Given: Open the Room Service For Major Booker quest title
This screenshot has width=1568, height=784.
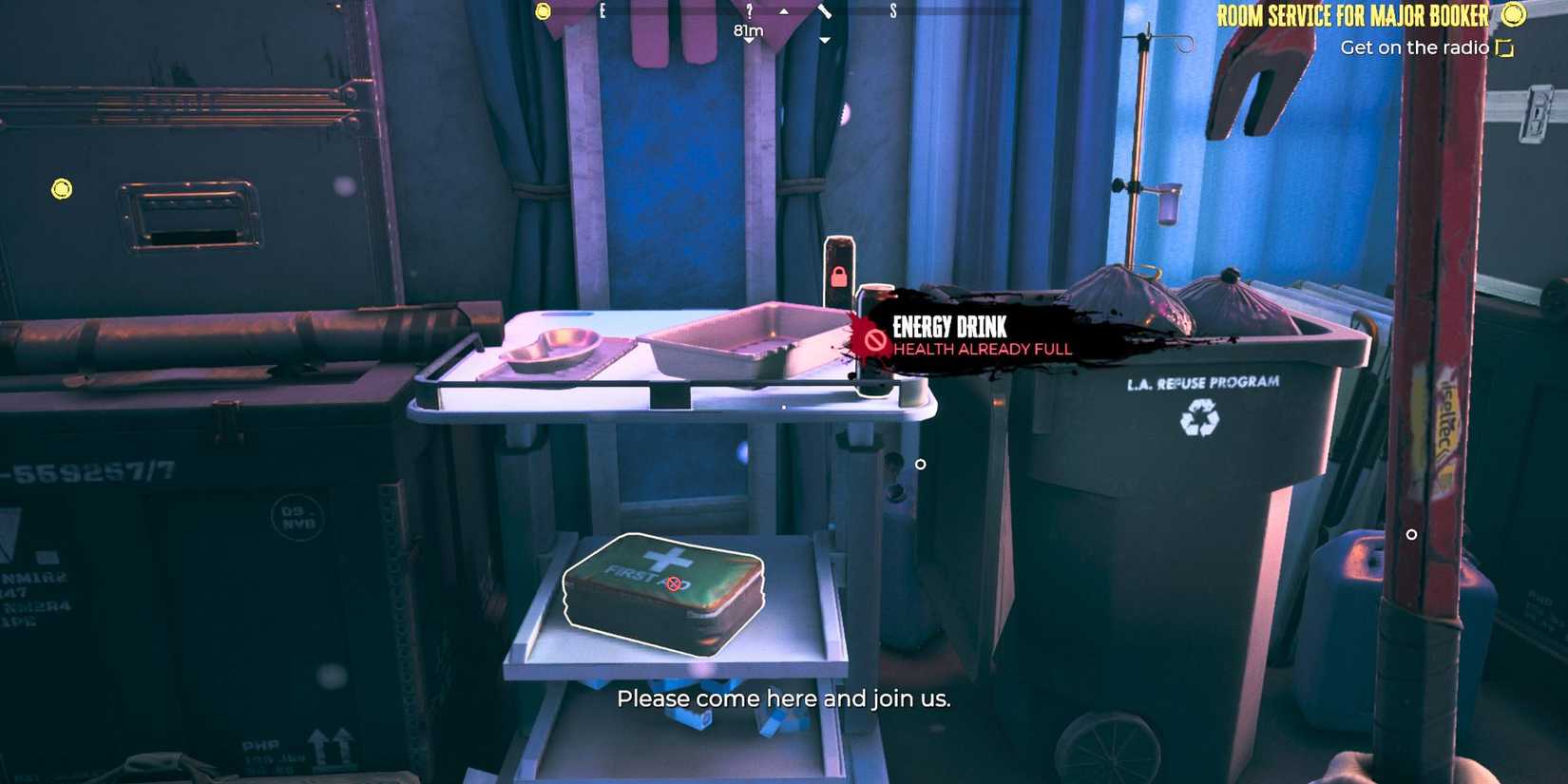Looking at the screenshot, I should tap(1352, 16).
